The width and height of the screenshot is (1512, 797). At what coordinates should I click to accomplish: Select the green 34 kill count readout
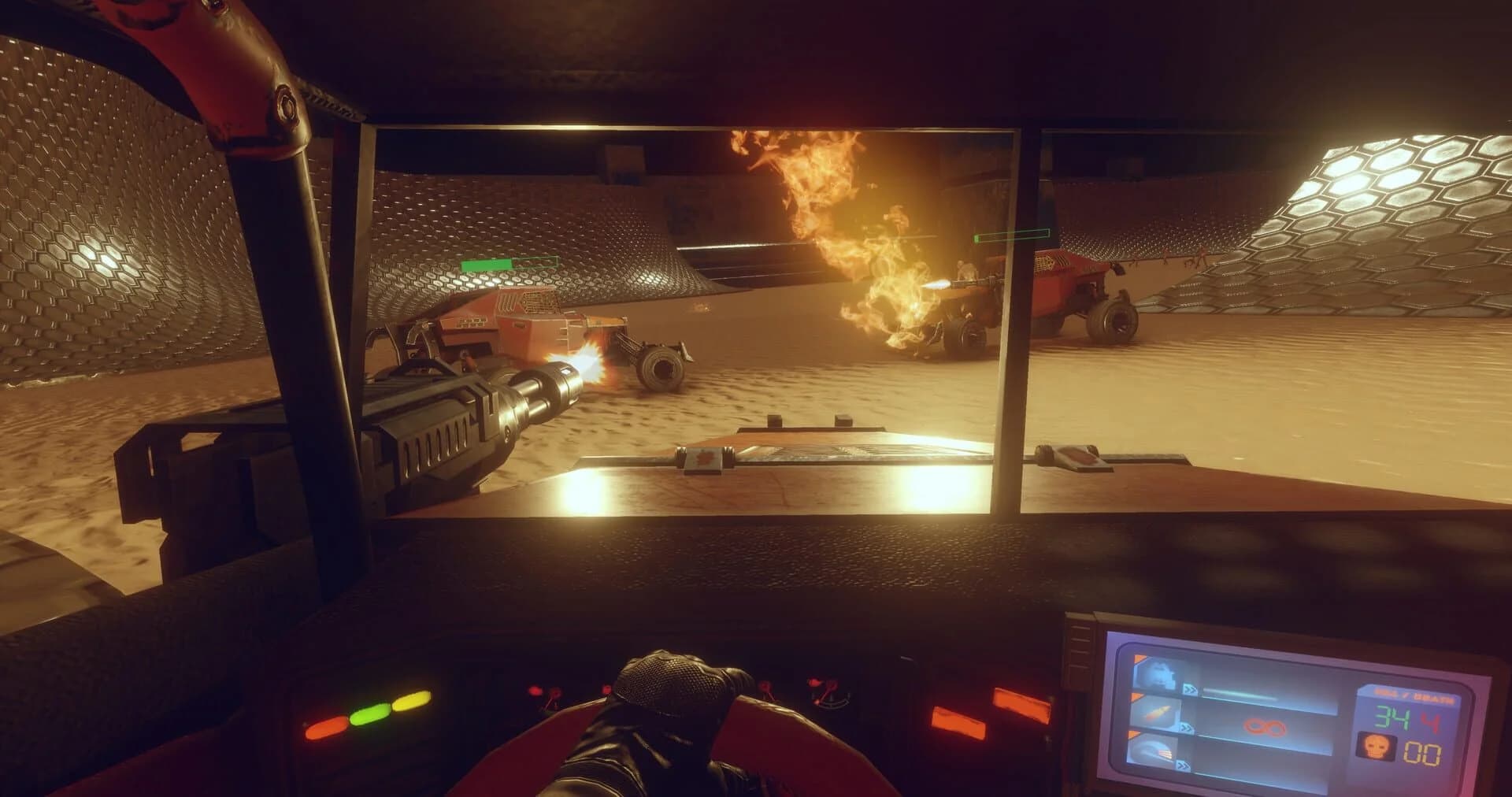coord(1390,718)
